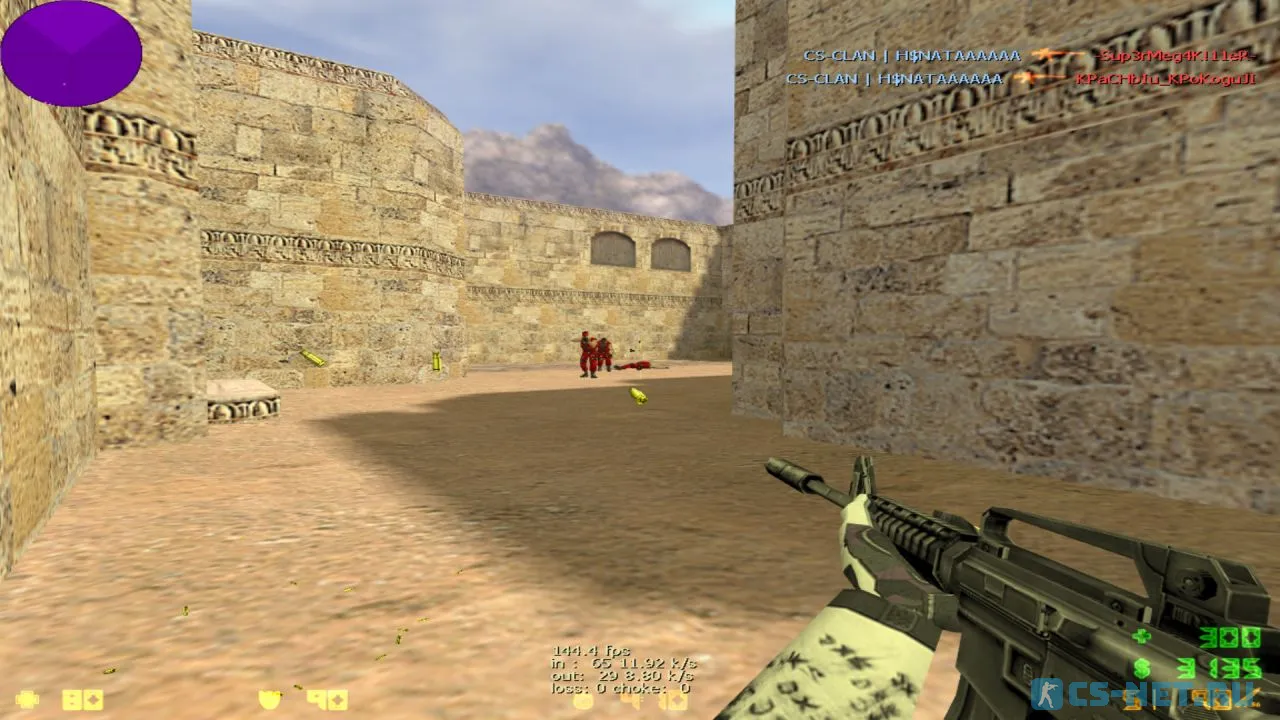Click the knife kill icon in the killfeed

point(1045,57)
